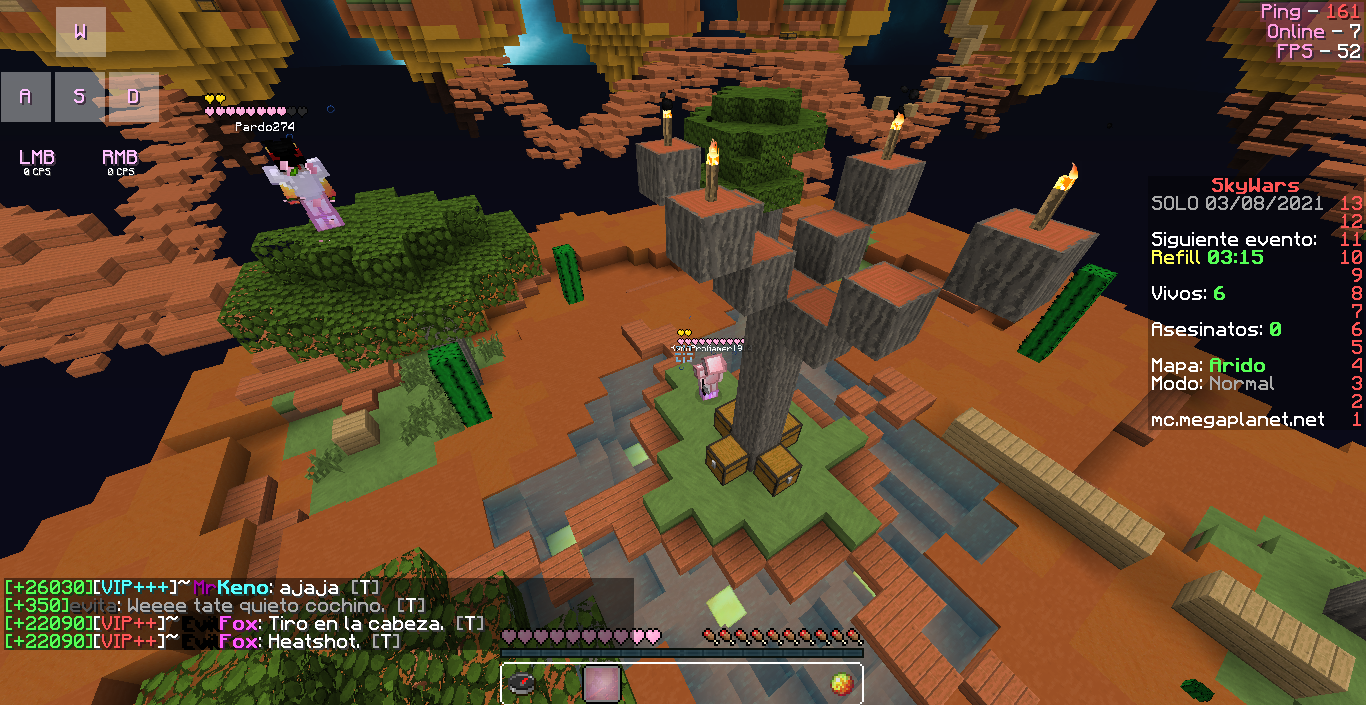This screenshot has width=1366, height=705.
Task: Select the highlighted pink block hotbar slot
Action: point(602,684)
